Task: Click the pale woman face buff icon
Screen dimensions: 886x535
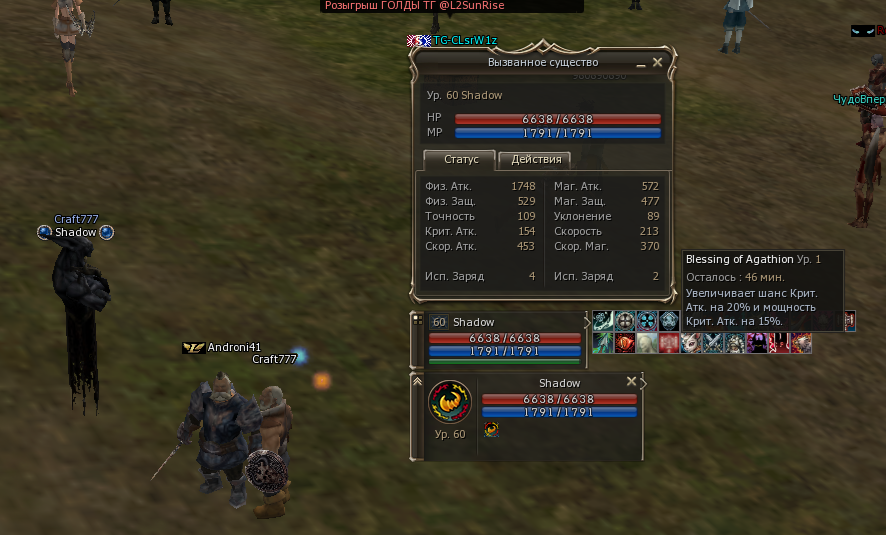Action: (647, 343)
